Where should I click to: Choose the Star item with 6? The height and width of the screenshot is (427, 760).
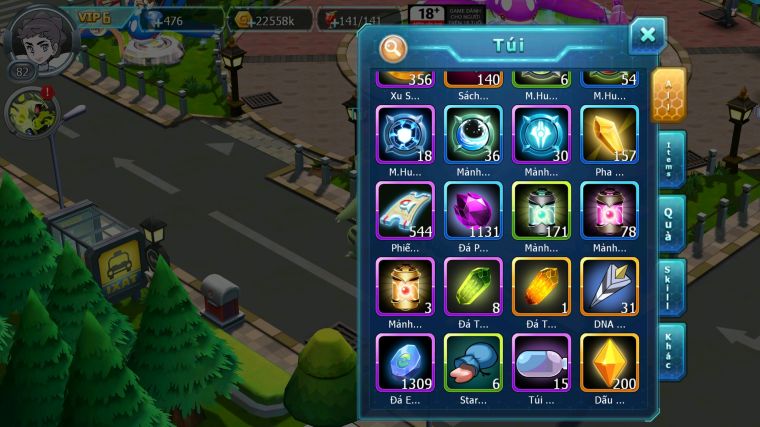coord(473,362)
